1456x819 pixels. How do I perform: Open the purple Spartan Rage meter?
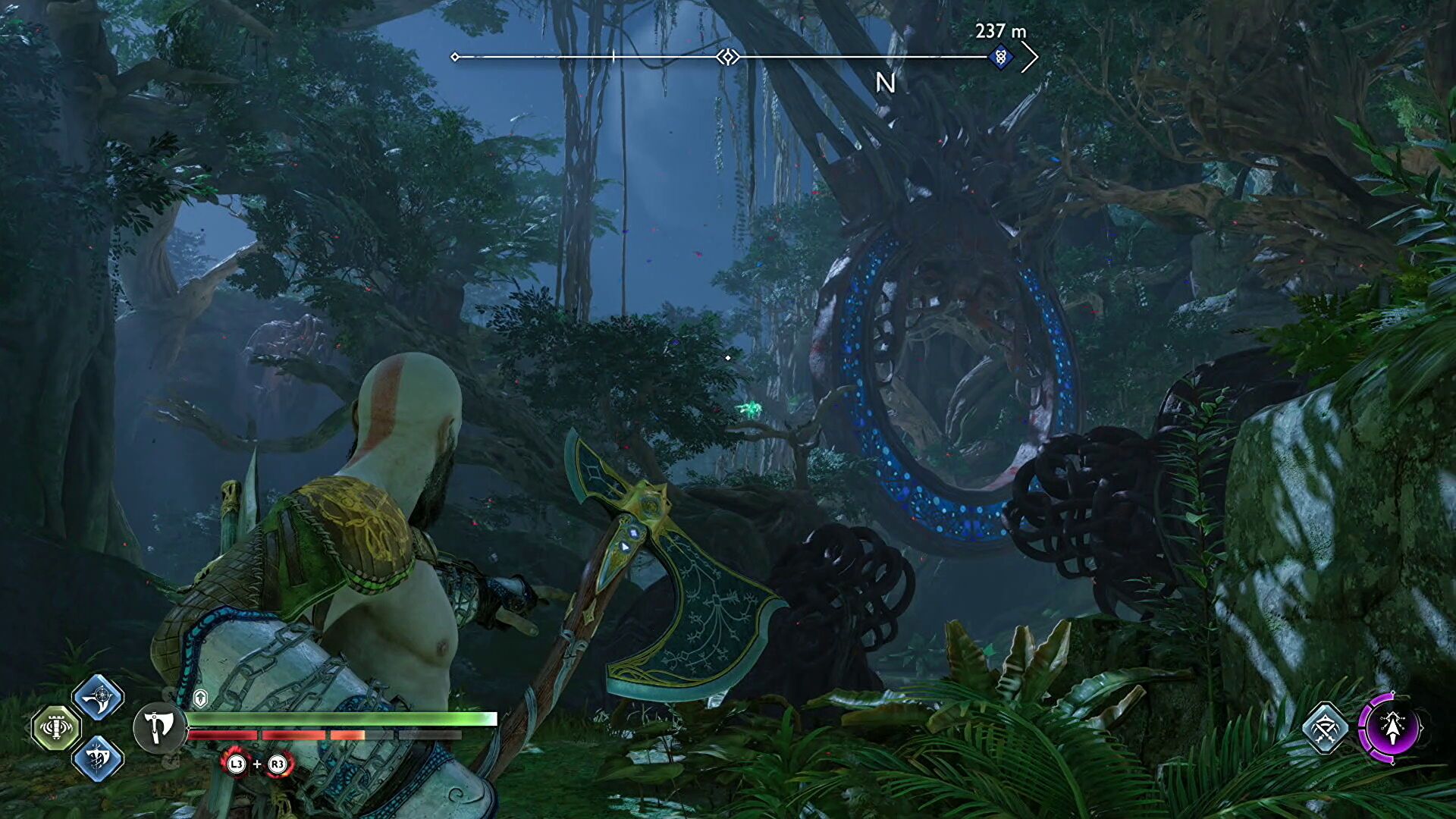point(1393,728)
